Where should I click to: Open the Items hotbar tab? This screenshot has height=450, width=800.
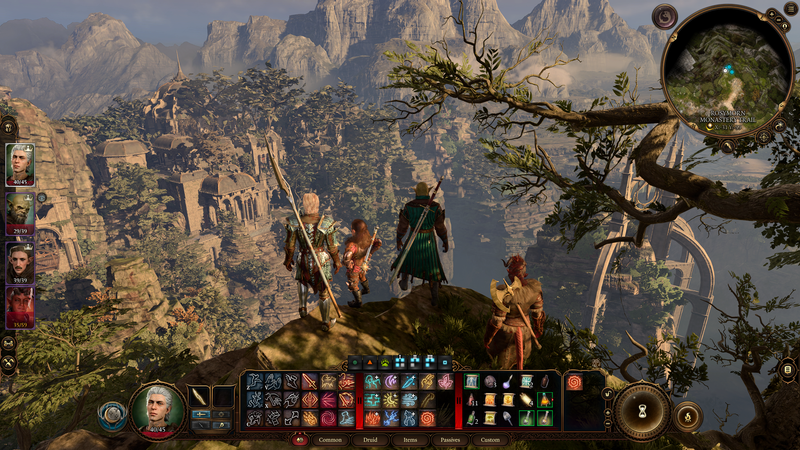(x=410, y=439)
